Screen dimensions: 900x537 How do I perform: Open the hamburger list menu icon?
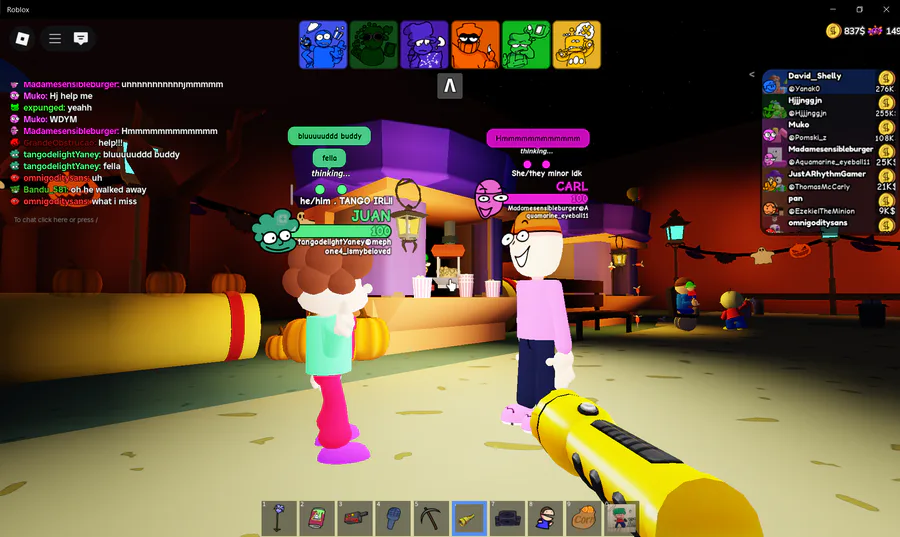click(55, 39)
